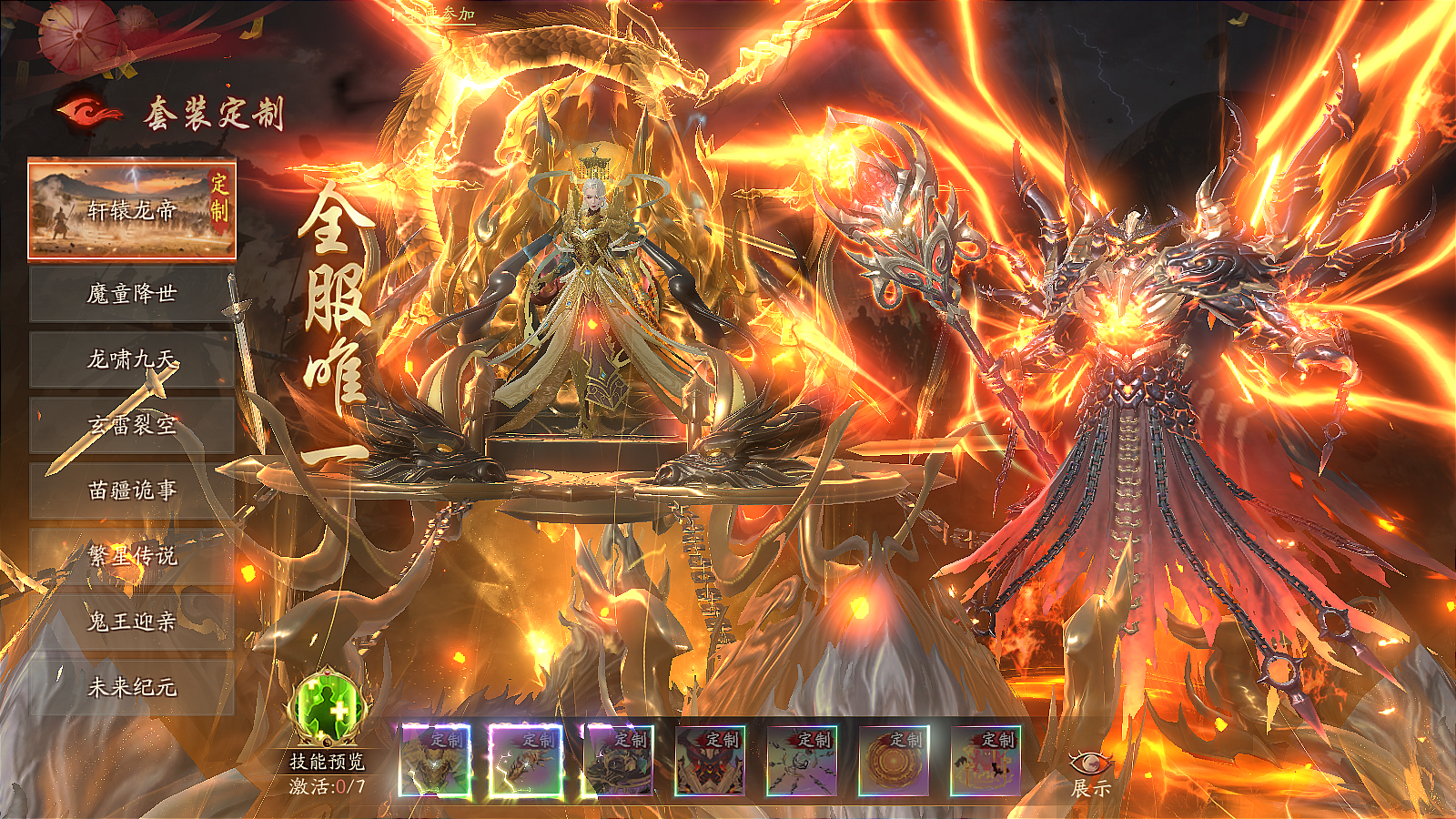Choose the 鬼王迎亲 set
Screen dimensions: 1456x819
tap(132, 622)
